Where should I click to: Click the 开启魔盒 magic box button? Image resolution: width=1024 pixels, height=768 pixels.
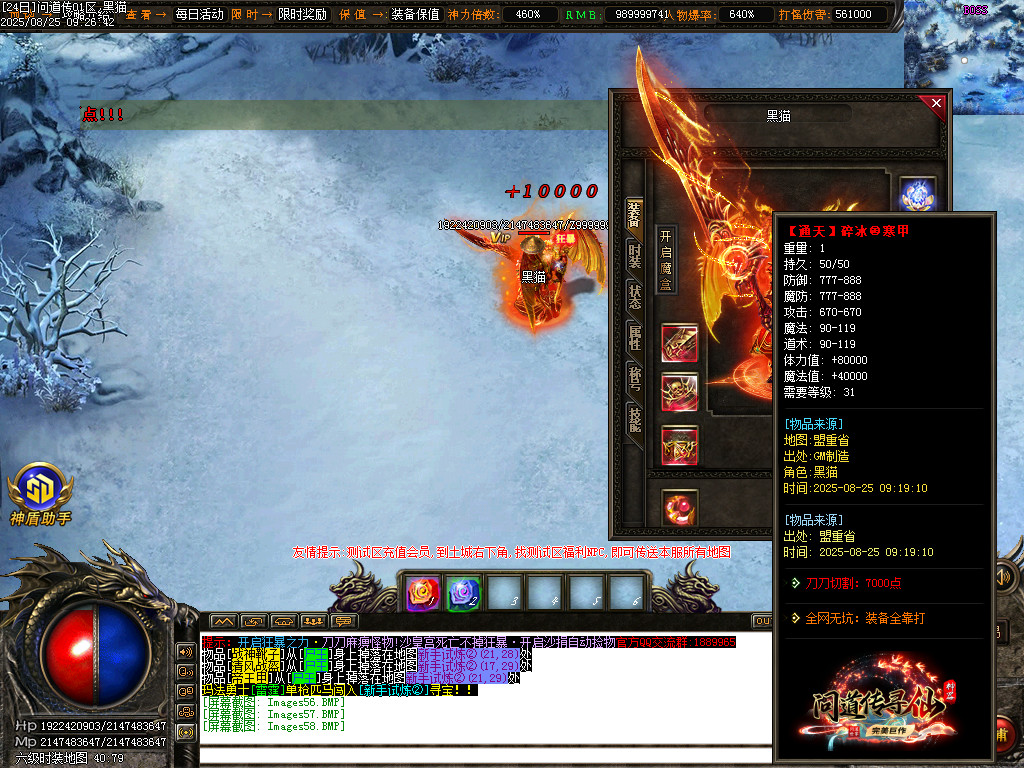click(666, 259)
